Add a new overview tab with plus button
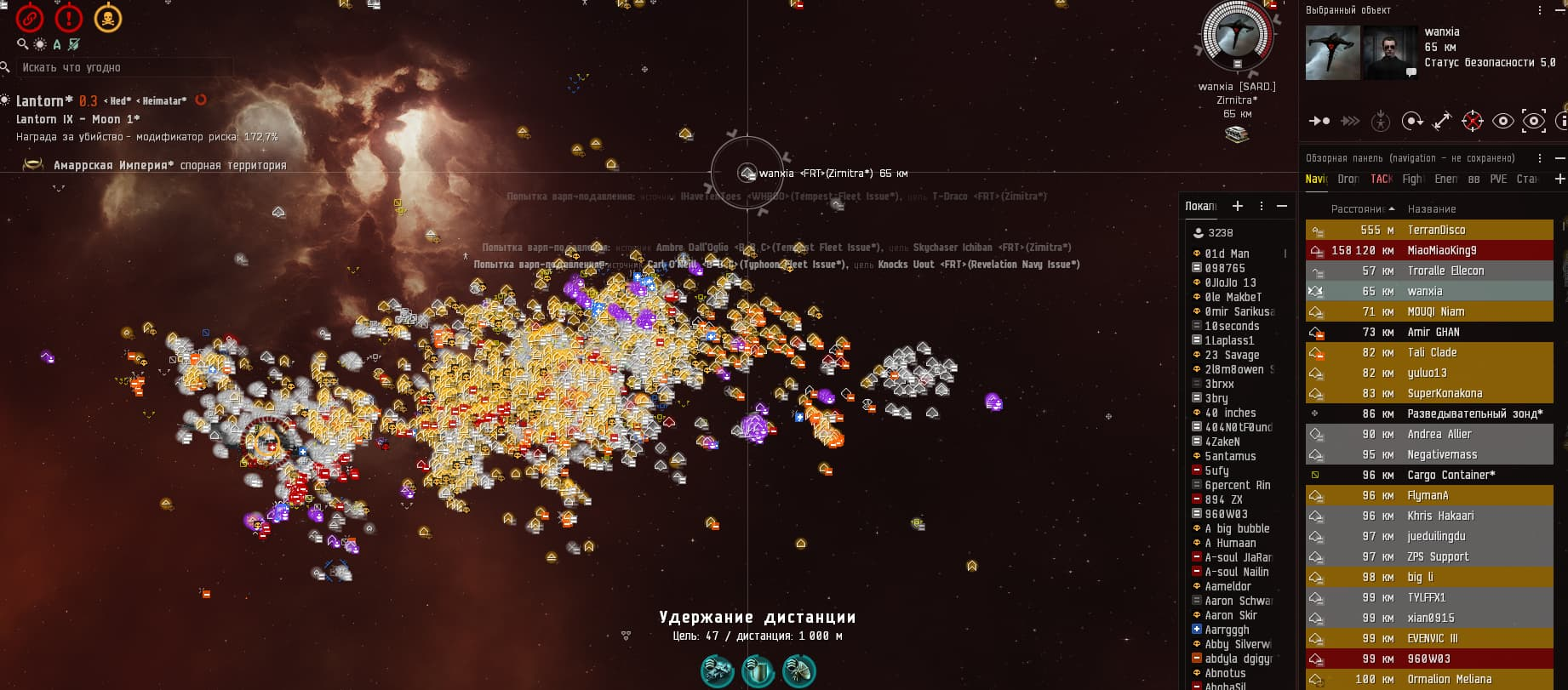This screenshot has width=1568, height=690. tap(1559, 179)
